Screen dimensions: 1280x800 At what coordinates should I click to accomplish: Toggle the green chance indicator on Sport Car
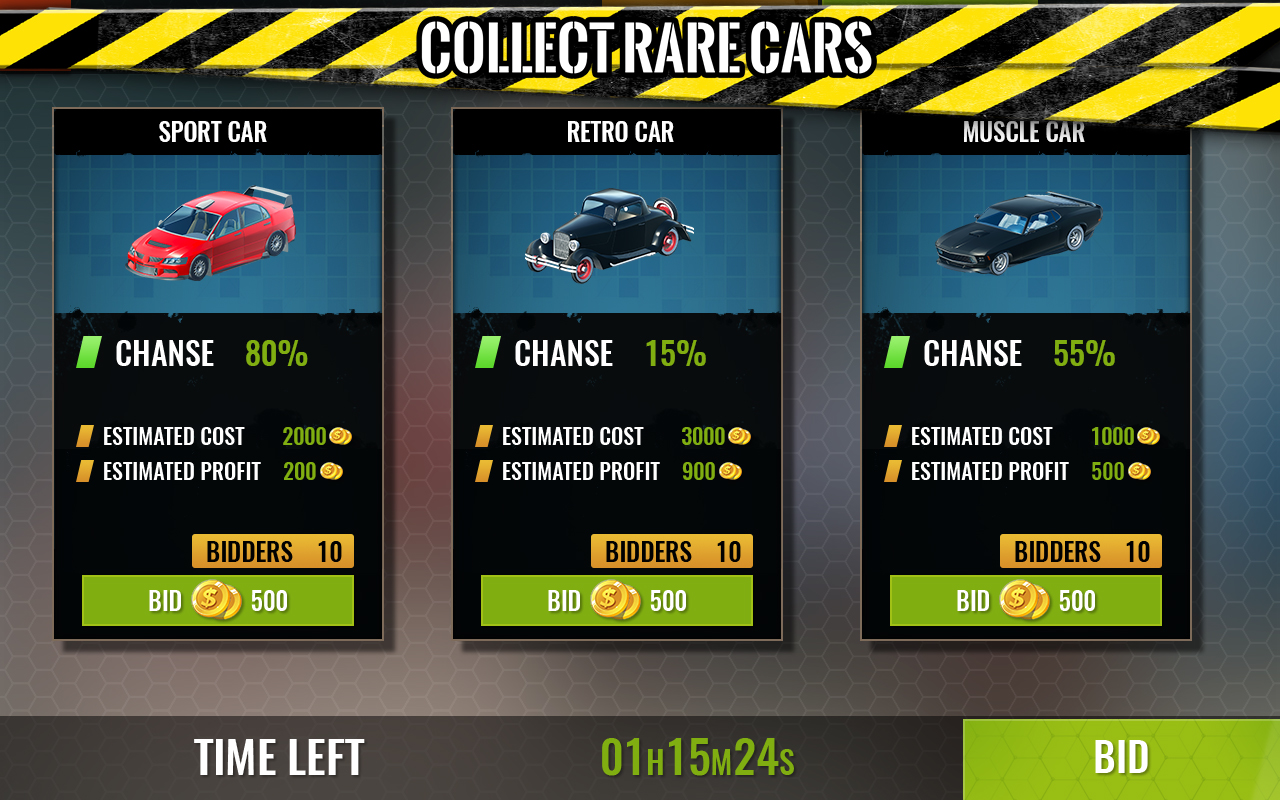point(90,352)
